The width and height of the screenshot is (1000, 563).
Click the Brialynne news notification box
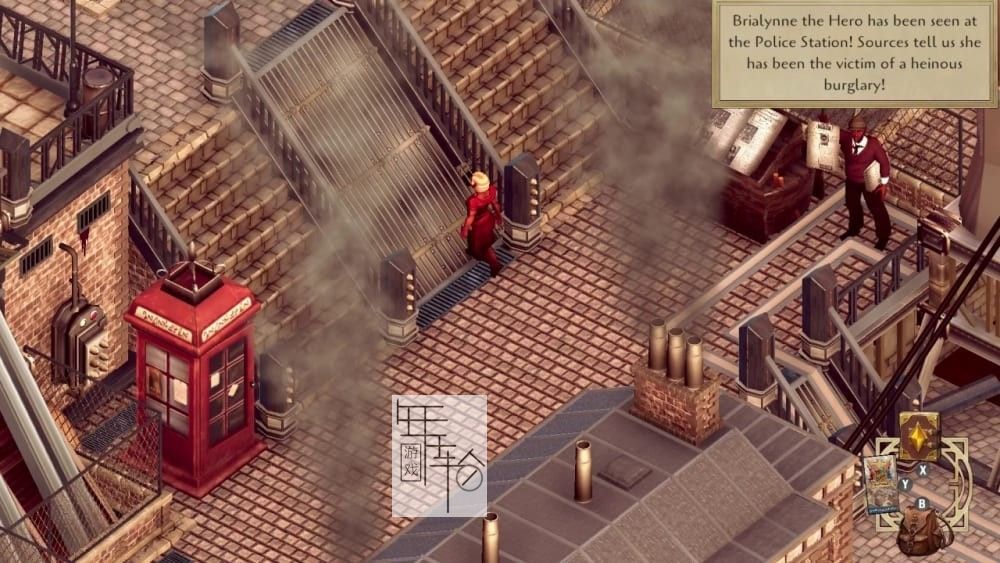click(855, 53)
